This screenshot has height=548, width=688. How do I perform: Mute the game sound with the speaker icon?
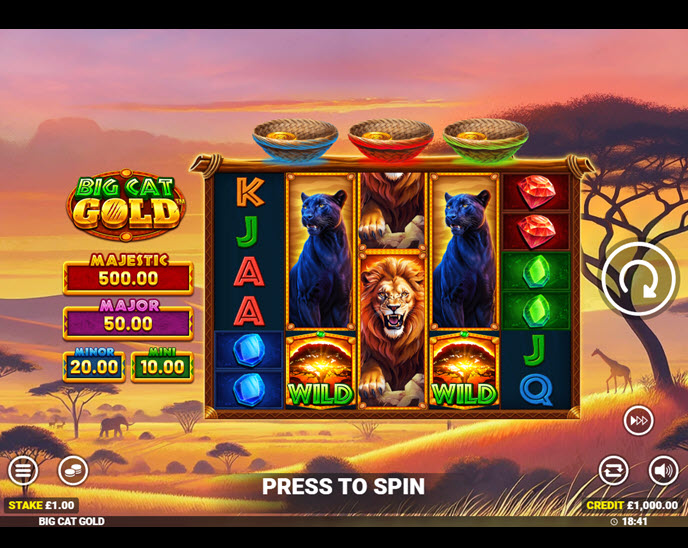[663, 470]
